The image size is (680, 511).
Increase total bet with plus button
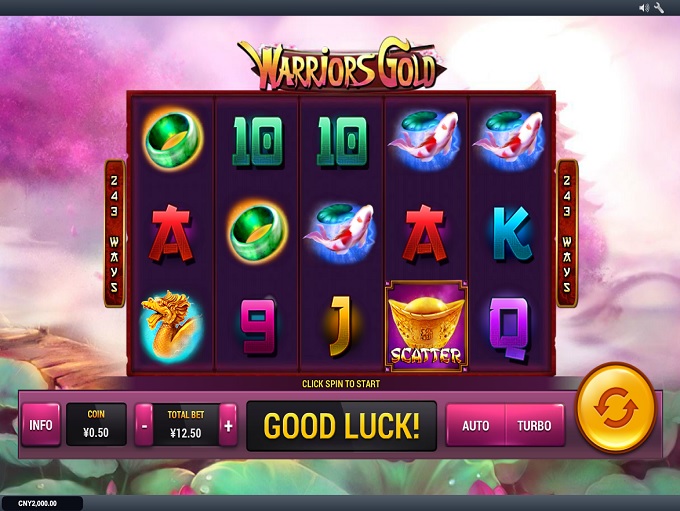coord(228,425)
